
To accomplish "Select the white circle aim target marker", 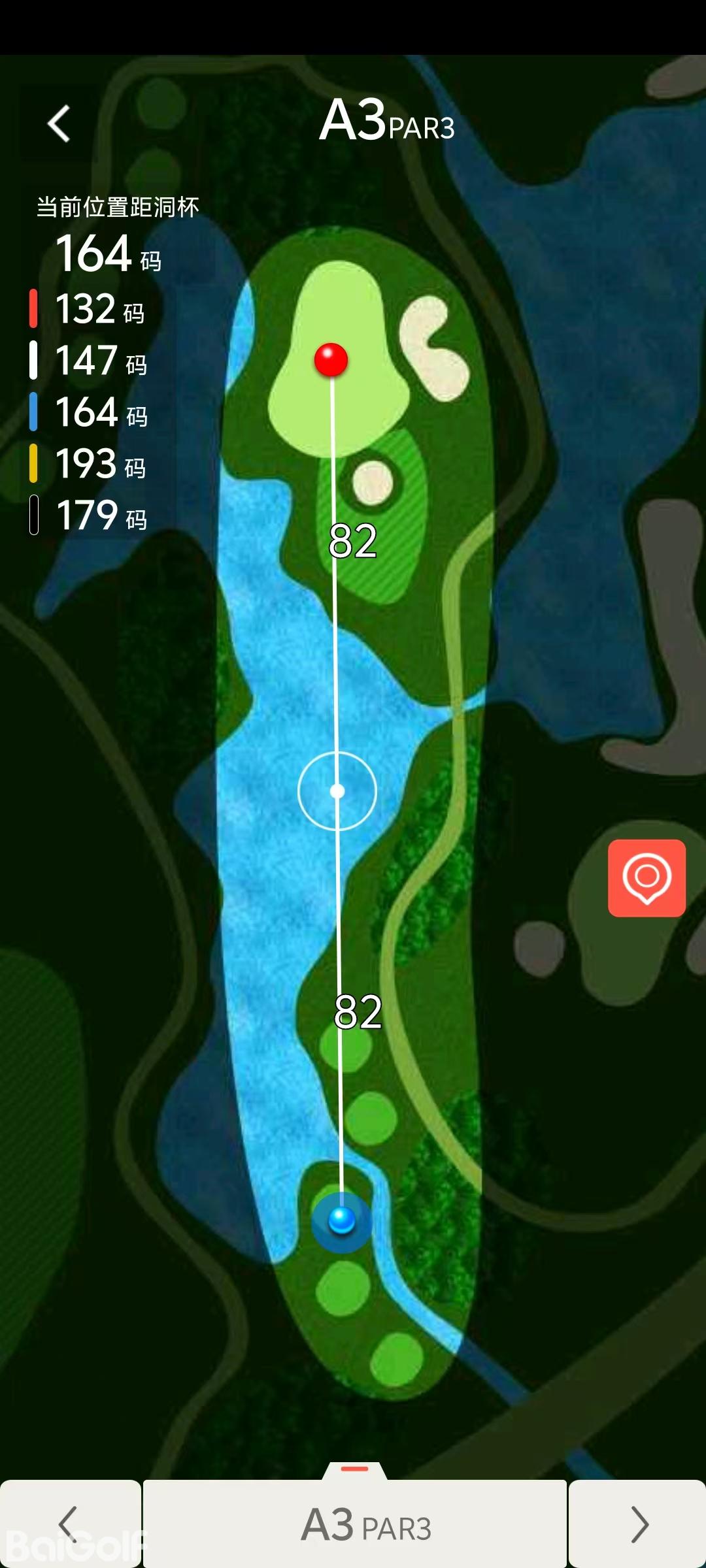I will pyautogui.click(x=337, y=791).
